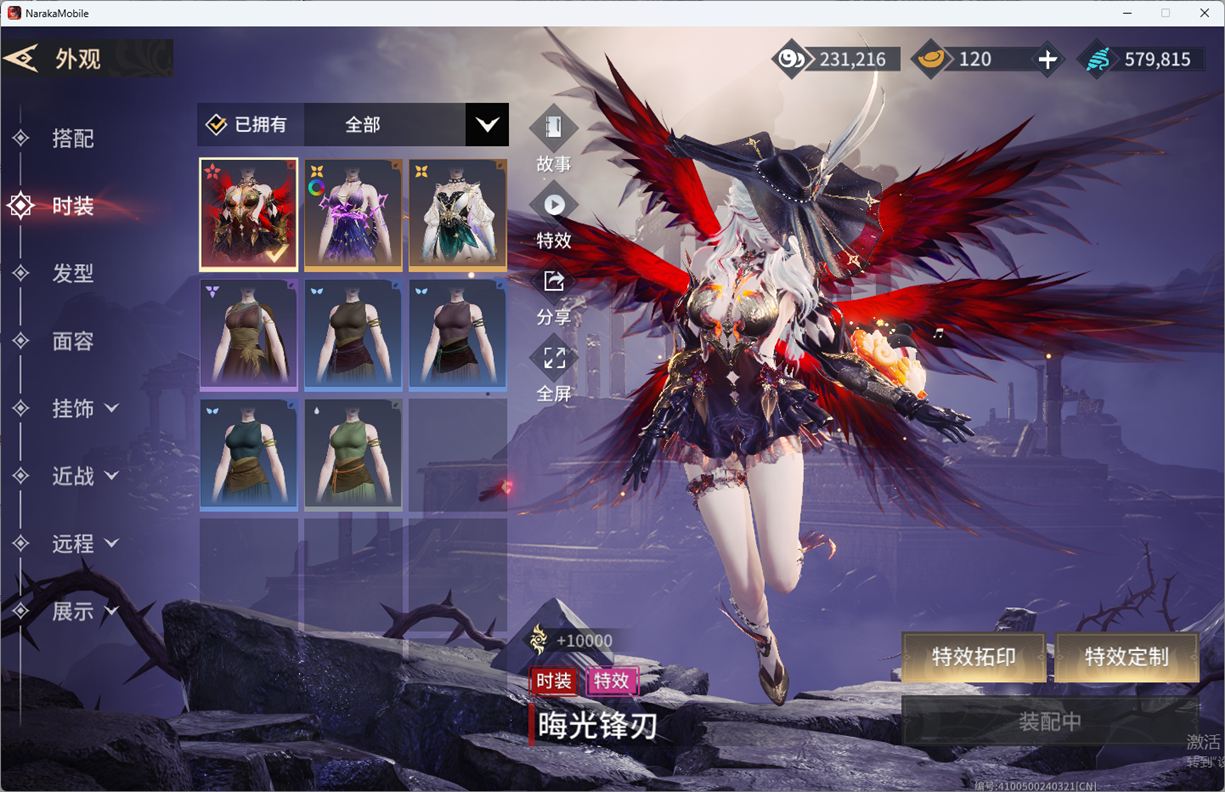
Task: Expand the 展示 display category
Action: coord(84,611)
